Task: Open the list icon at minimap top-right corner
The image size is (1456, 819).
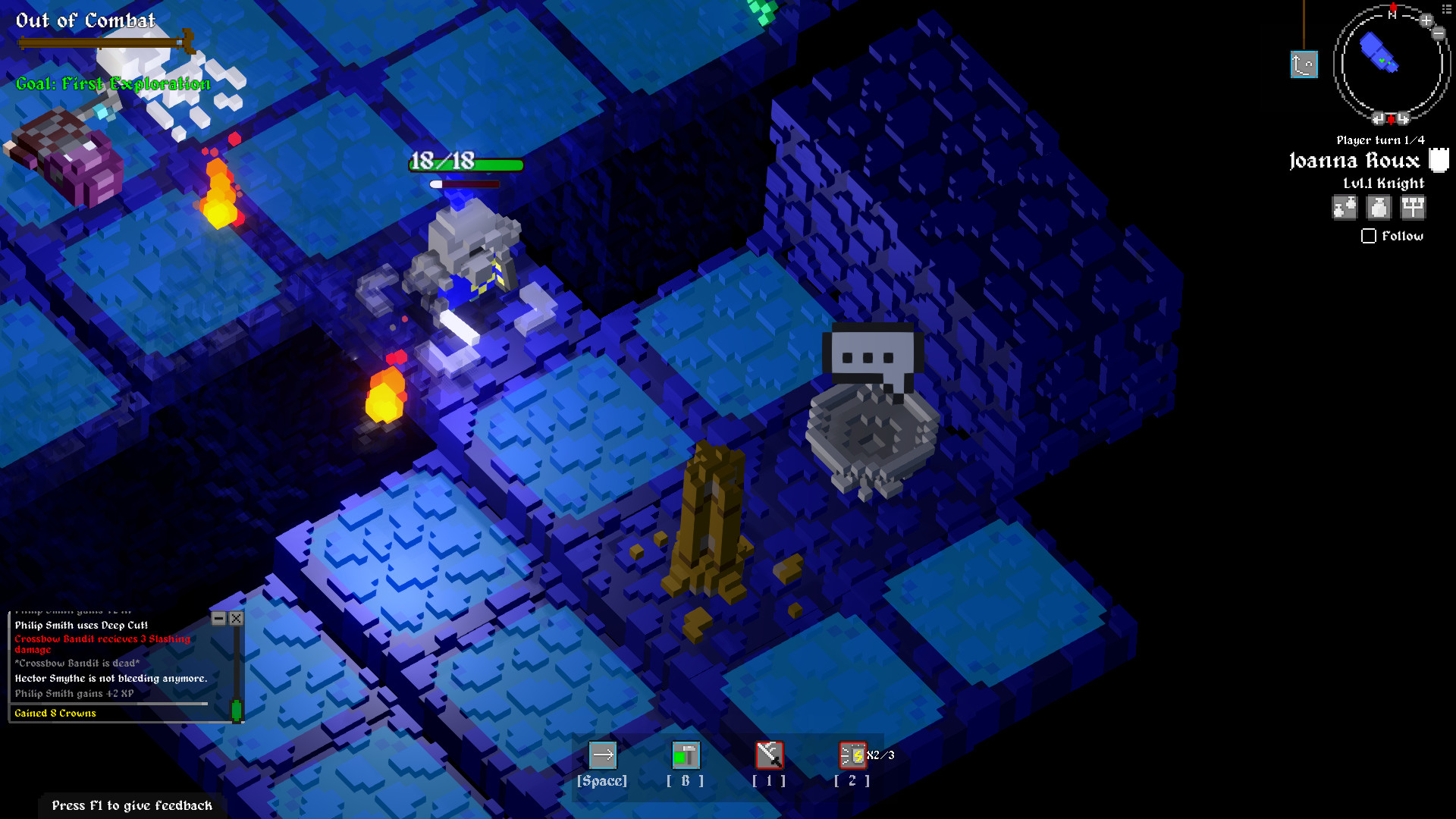Action: [x=1447, y=9]
